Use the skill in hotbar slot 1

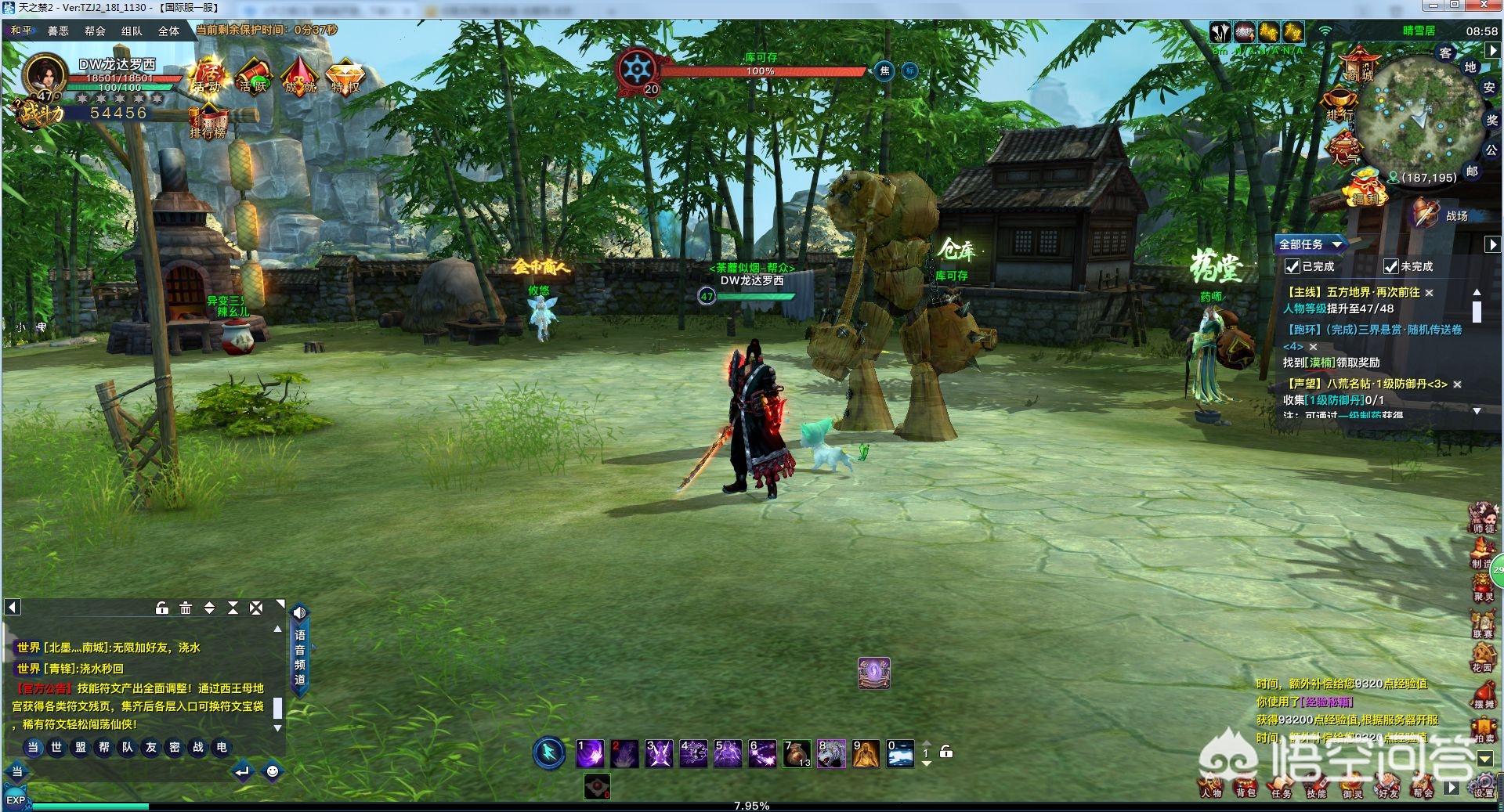point(590,753)
